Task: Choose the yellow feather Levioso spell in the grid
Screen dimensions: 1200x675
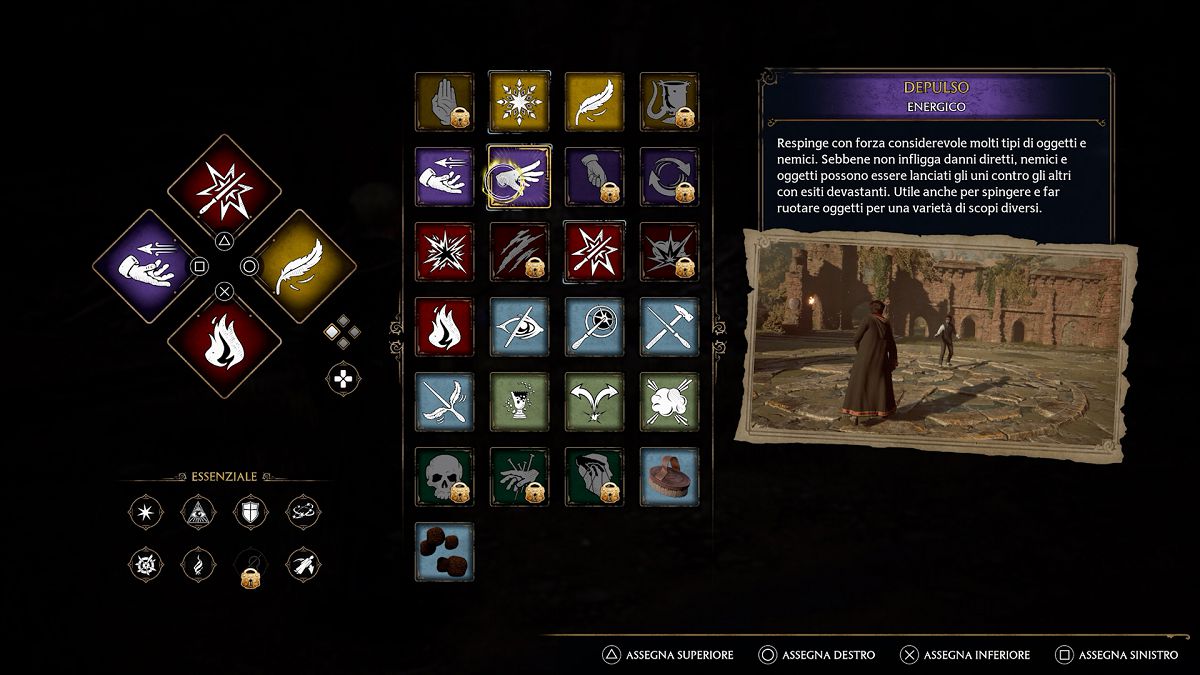Action: (594, 101)
